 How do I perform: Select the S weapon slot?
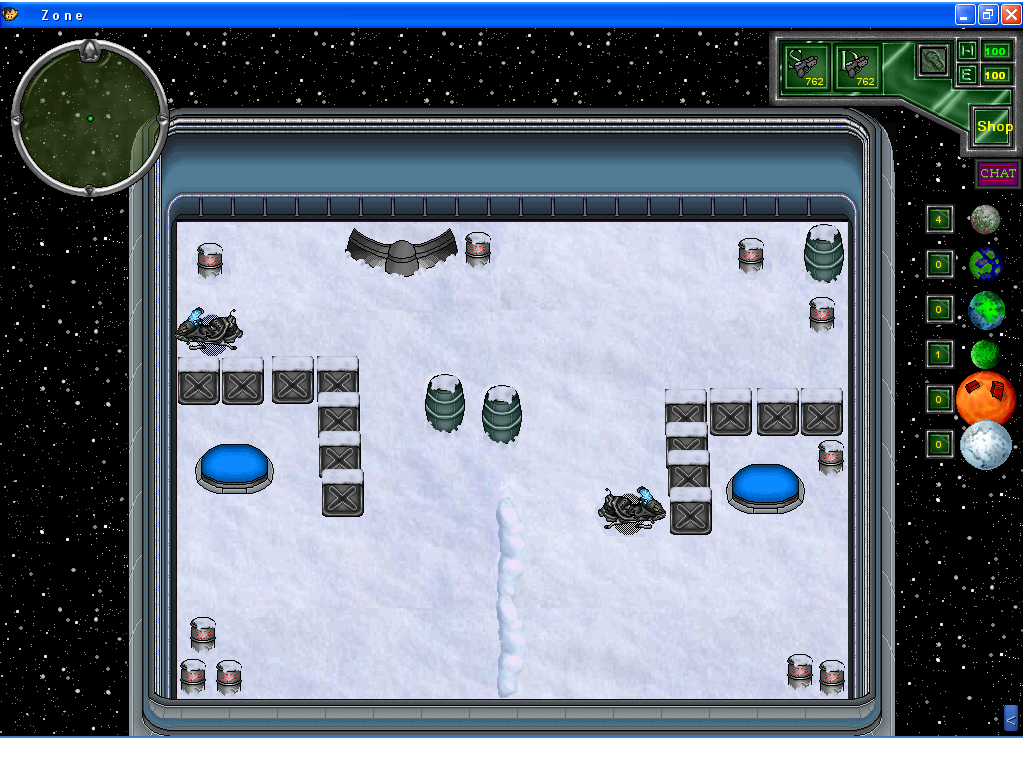pyautogui.click(x=806, y=66)
